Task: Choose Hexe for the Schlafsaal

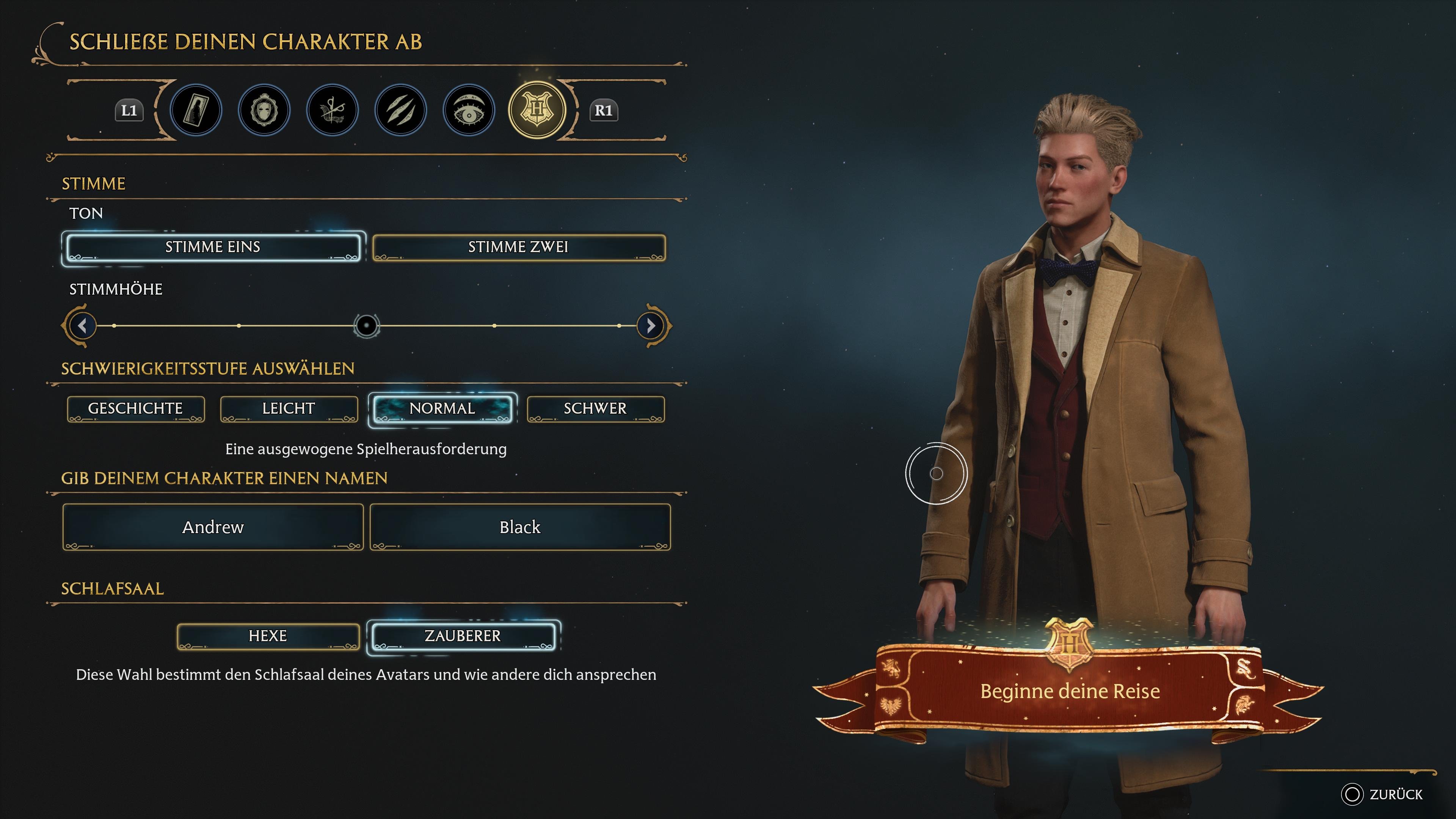Action: (x=267, y=636)
